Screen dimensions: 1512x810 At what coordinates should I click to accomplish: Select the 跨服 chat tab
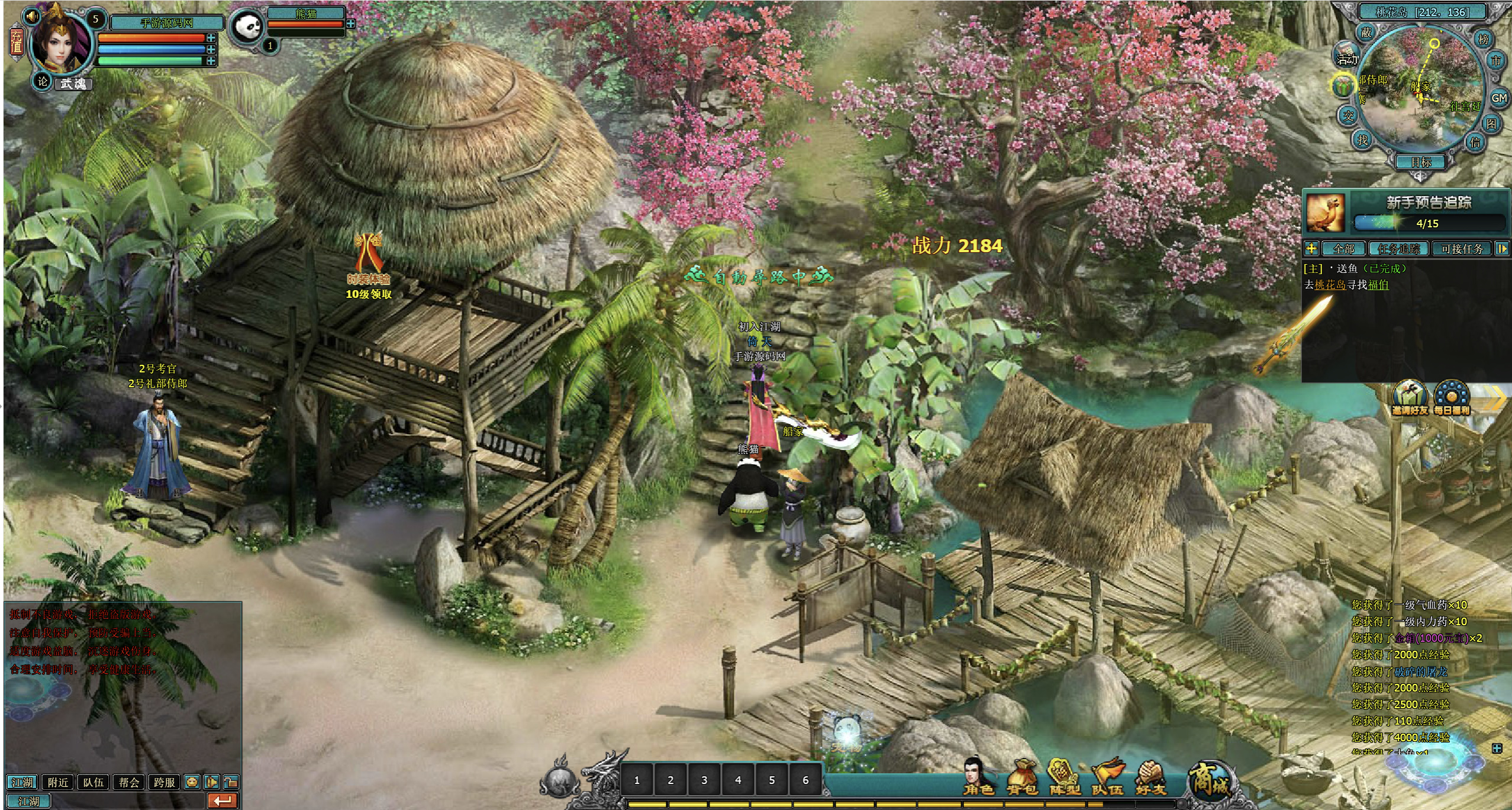[x=164, y=782]
